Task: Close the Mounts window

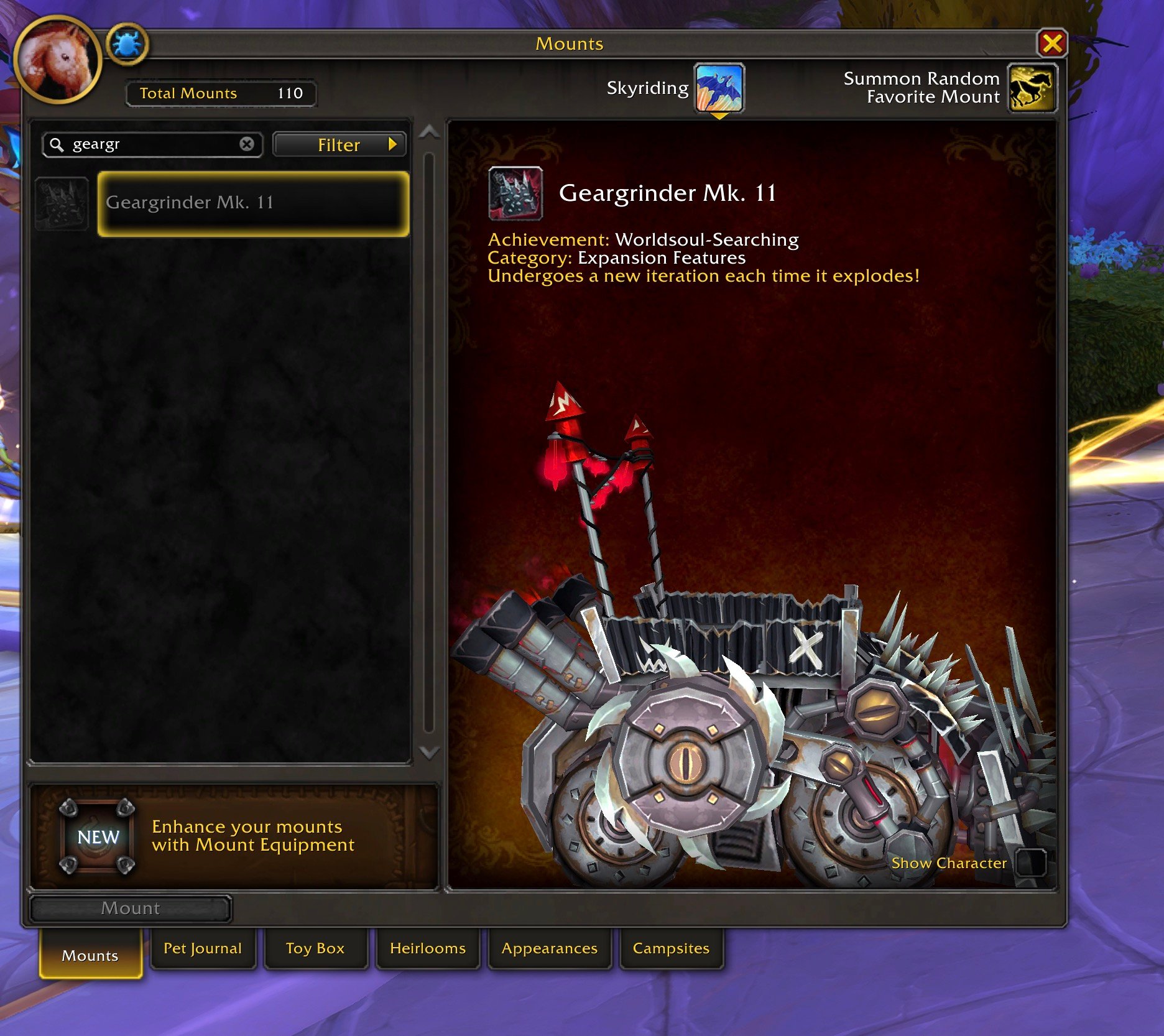Action: point(1051,44)
